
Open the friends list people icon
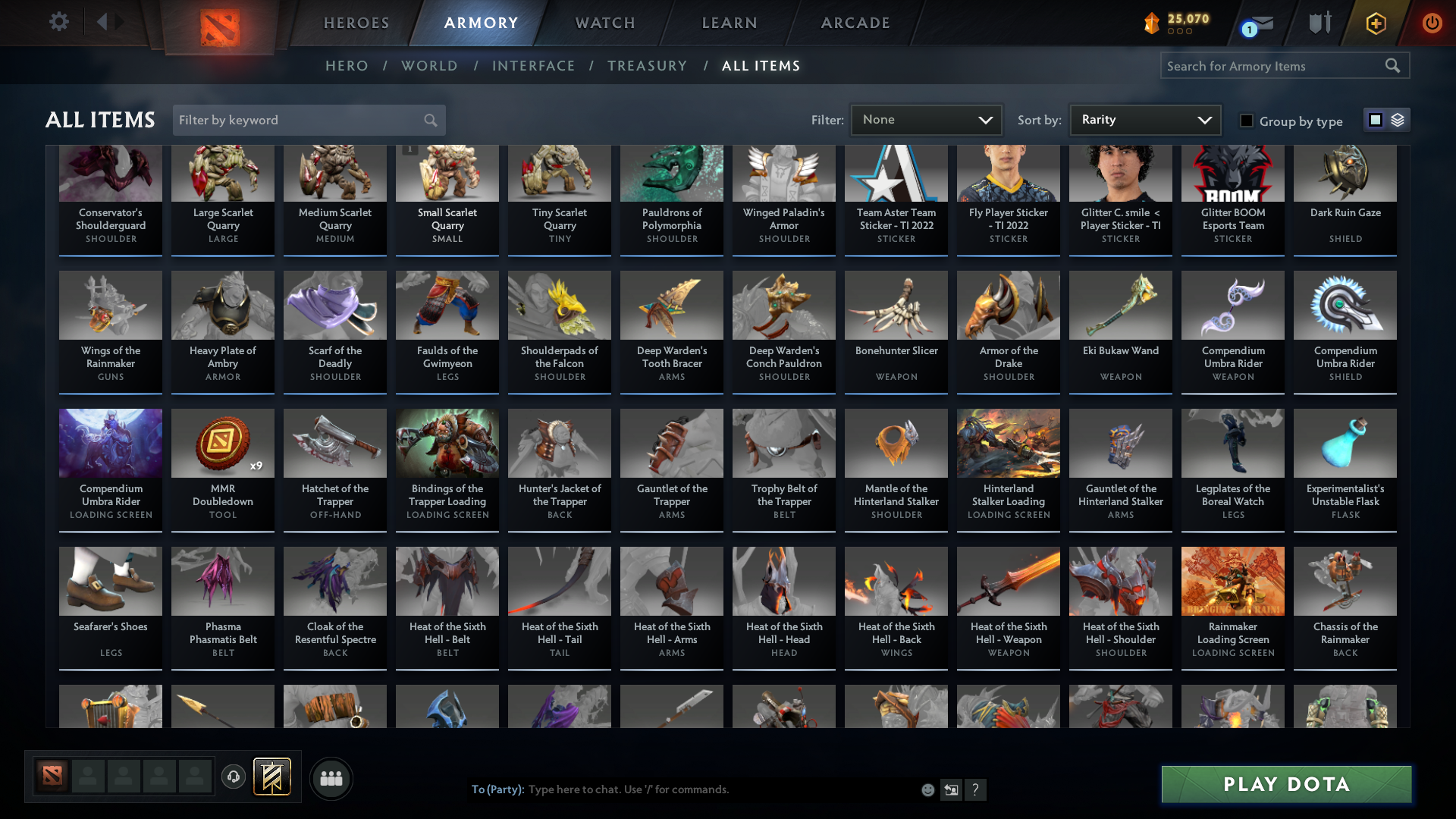pos(331,778)
